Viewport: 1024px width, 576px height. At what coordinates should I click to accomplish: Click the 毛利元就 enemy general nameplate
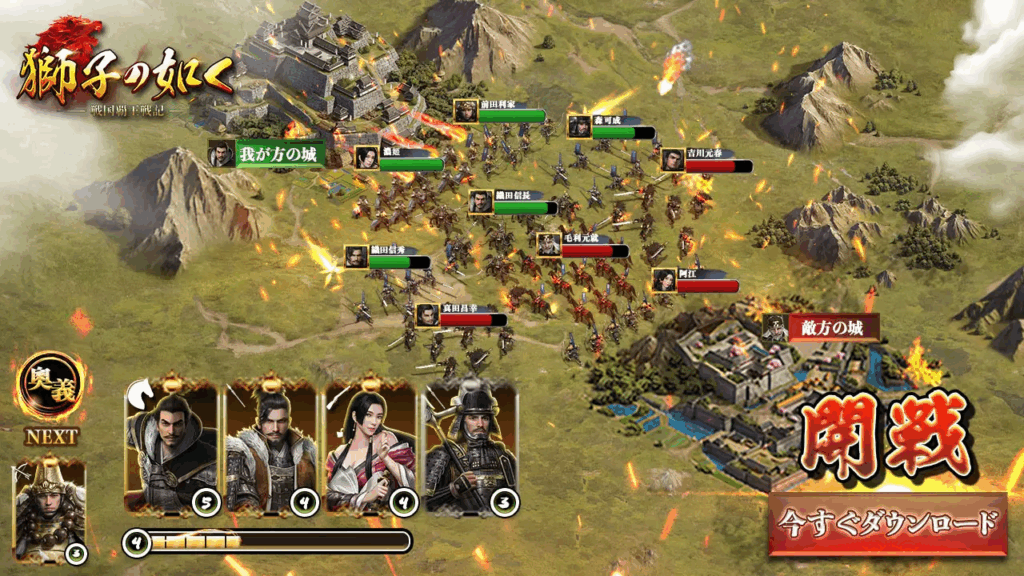[x=580, y=244]
